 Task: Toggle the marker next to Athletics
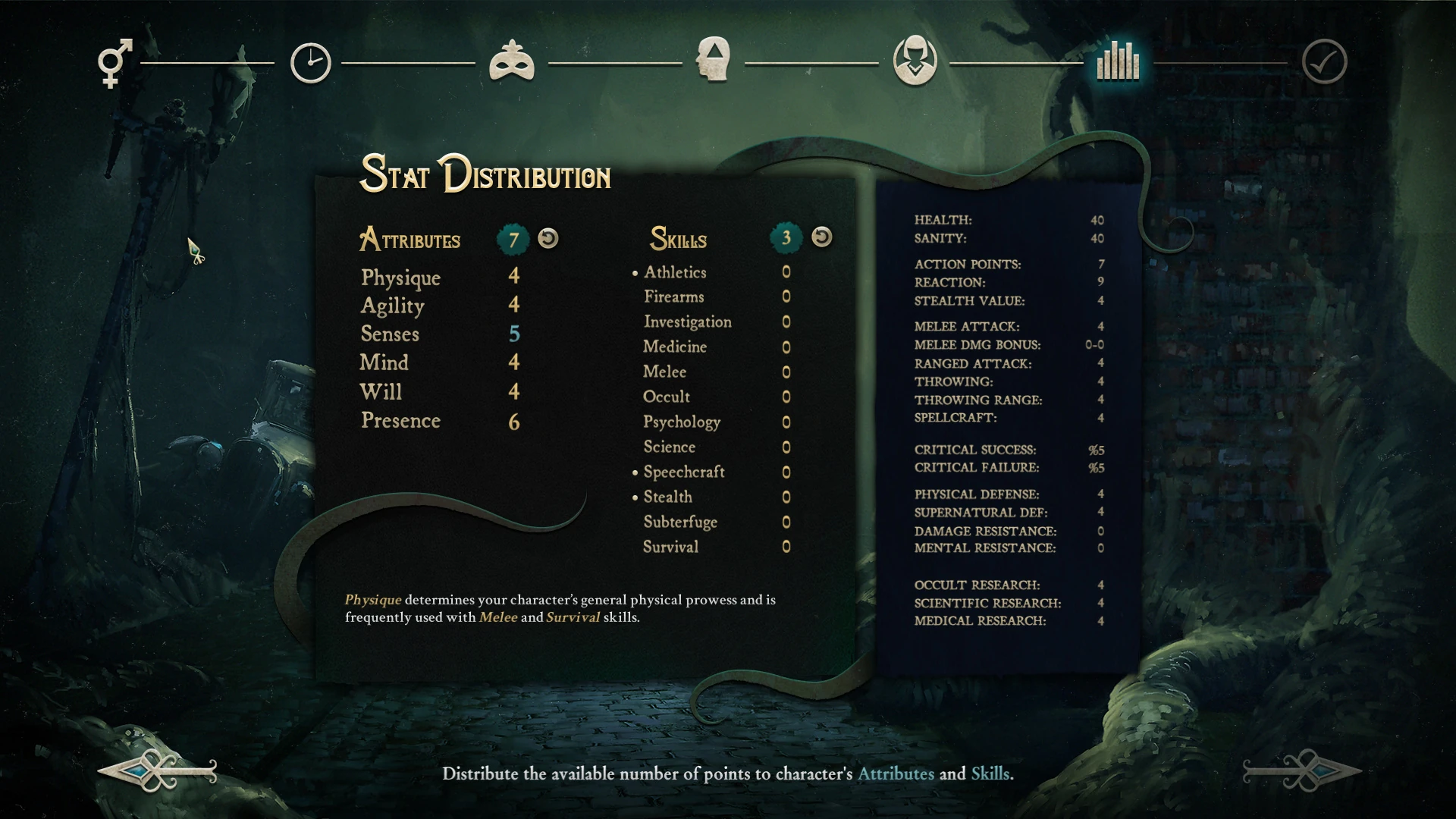[634, 273]
